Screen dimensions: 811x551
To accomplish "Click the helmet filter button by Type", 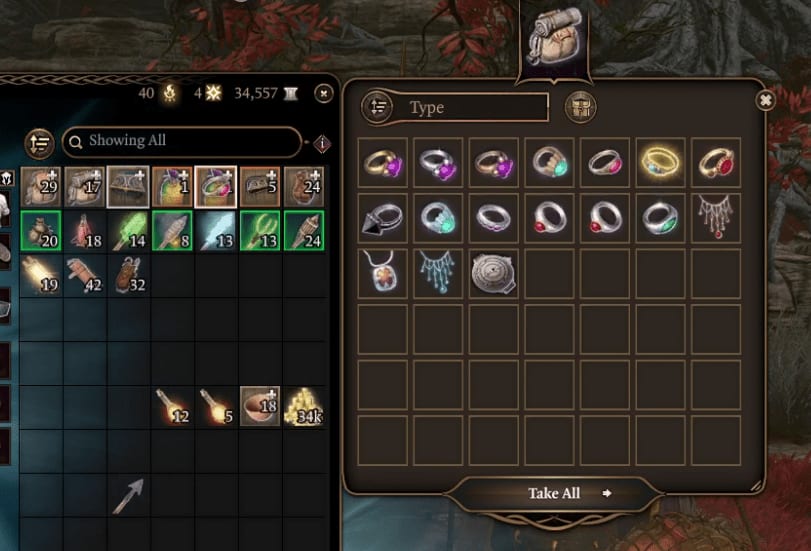I will 580,107.
